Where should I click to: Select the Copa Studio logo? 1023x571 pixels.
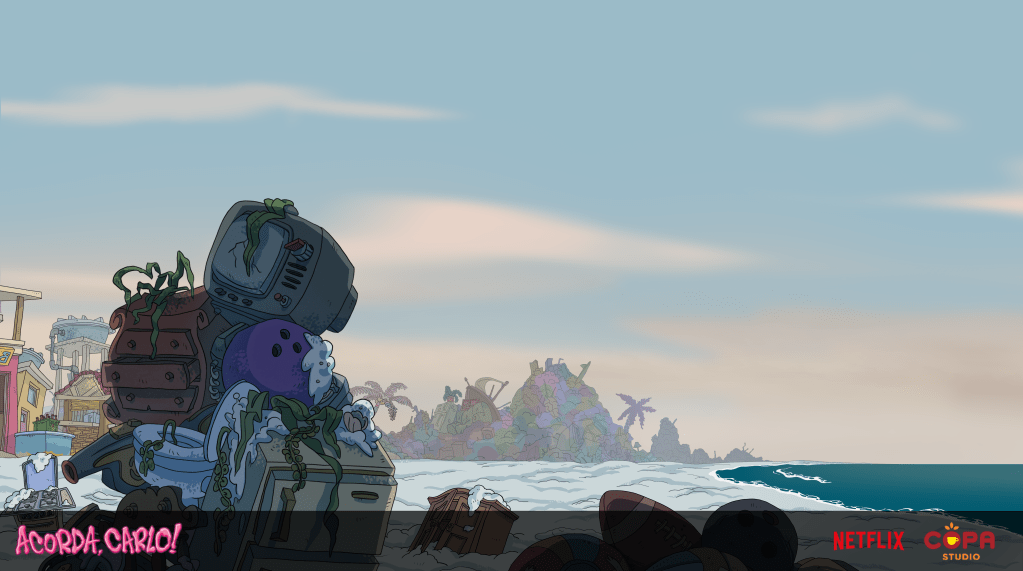tap(959, 540)
